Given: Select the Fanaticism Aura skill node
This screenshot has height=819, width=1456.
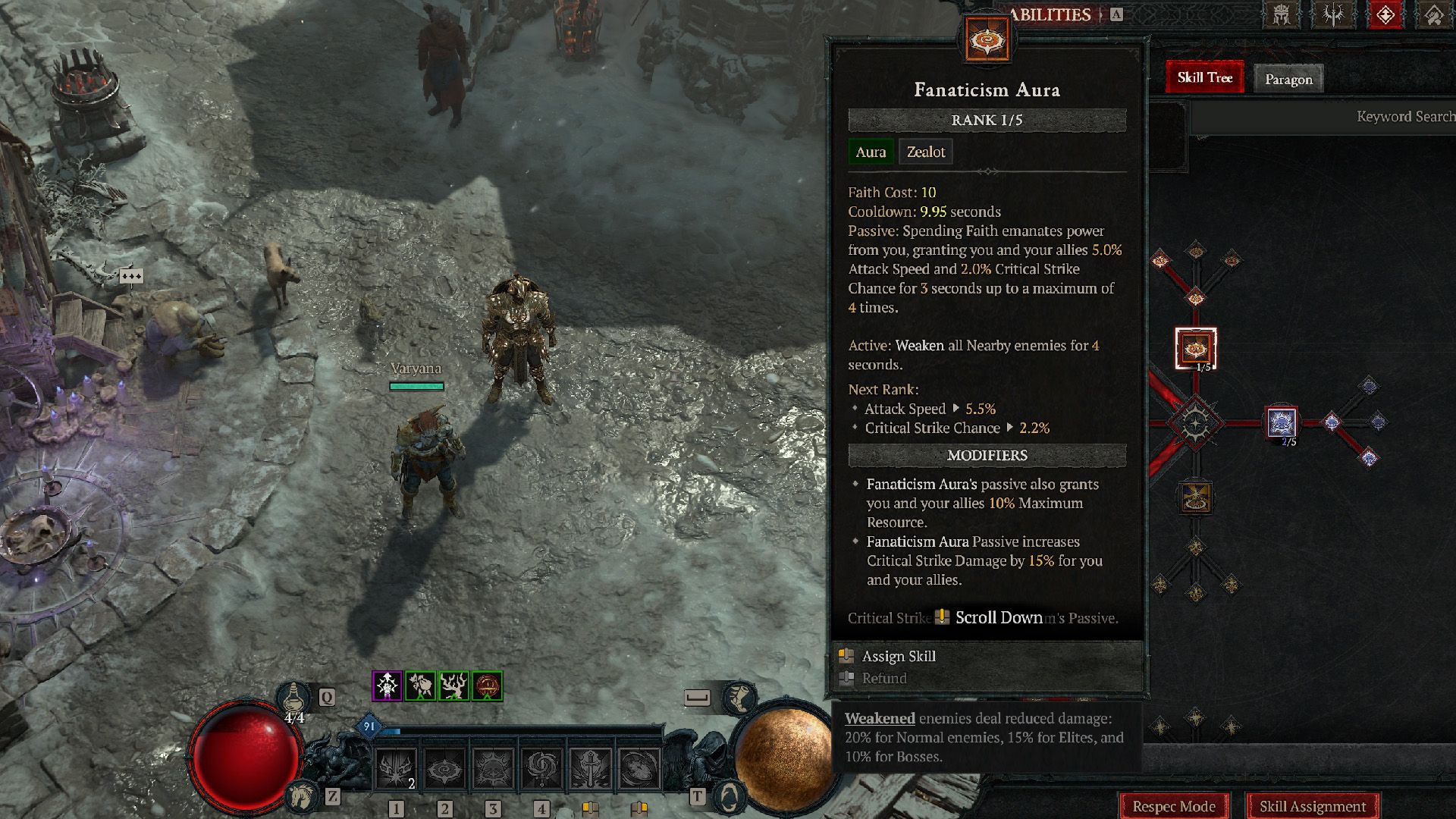Looking at the screenshot, I should [1196, 349].
